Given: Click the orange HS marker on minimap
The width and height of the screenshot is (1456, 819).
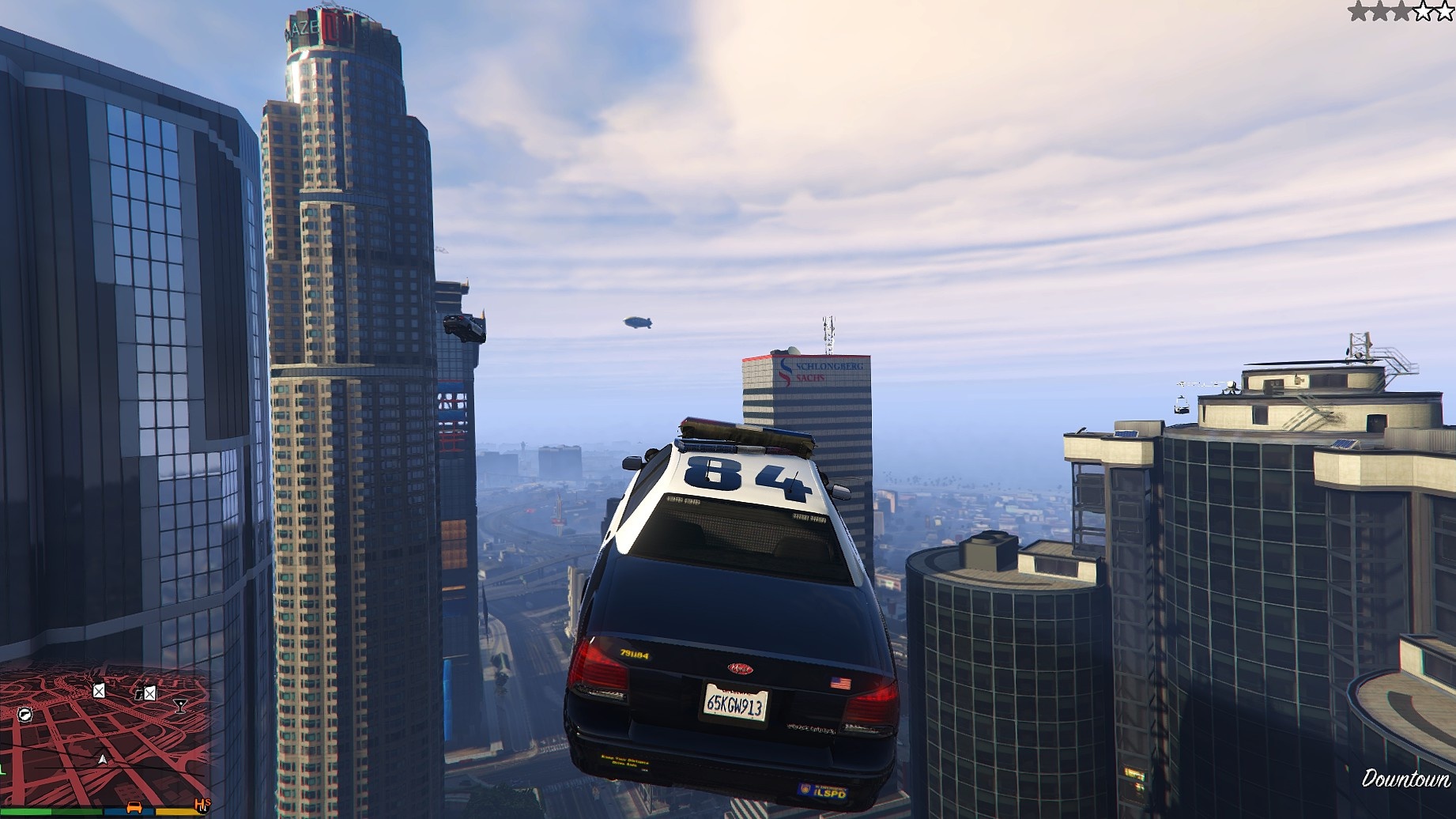Looking at the screenshot, I should tap(202, 806).
